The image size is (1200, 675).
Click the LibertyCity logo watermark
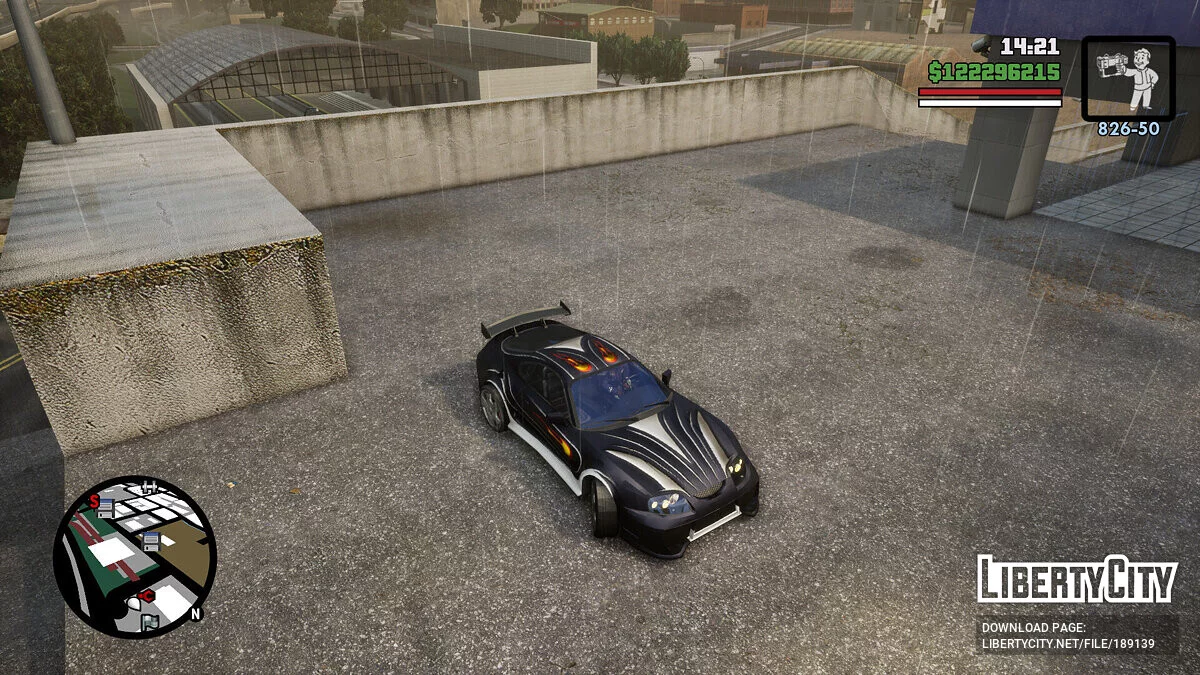tap(1076, 579)
